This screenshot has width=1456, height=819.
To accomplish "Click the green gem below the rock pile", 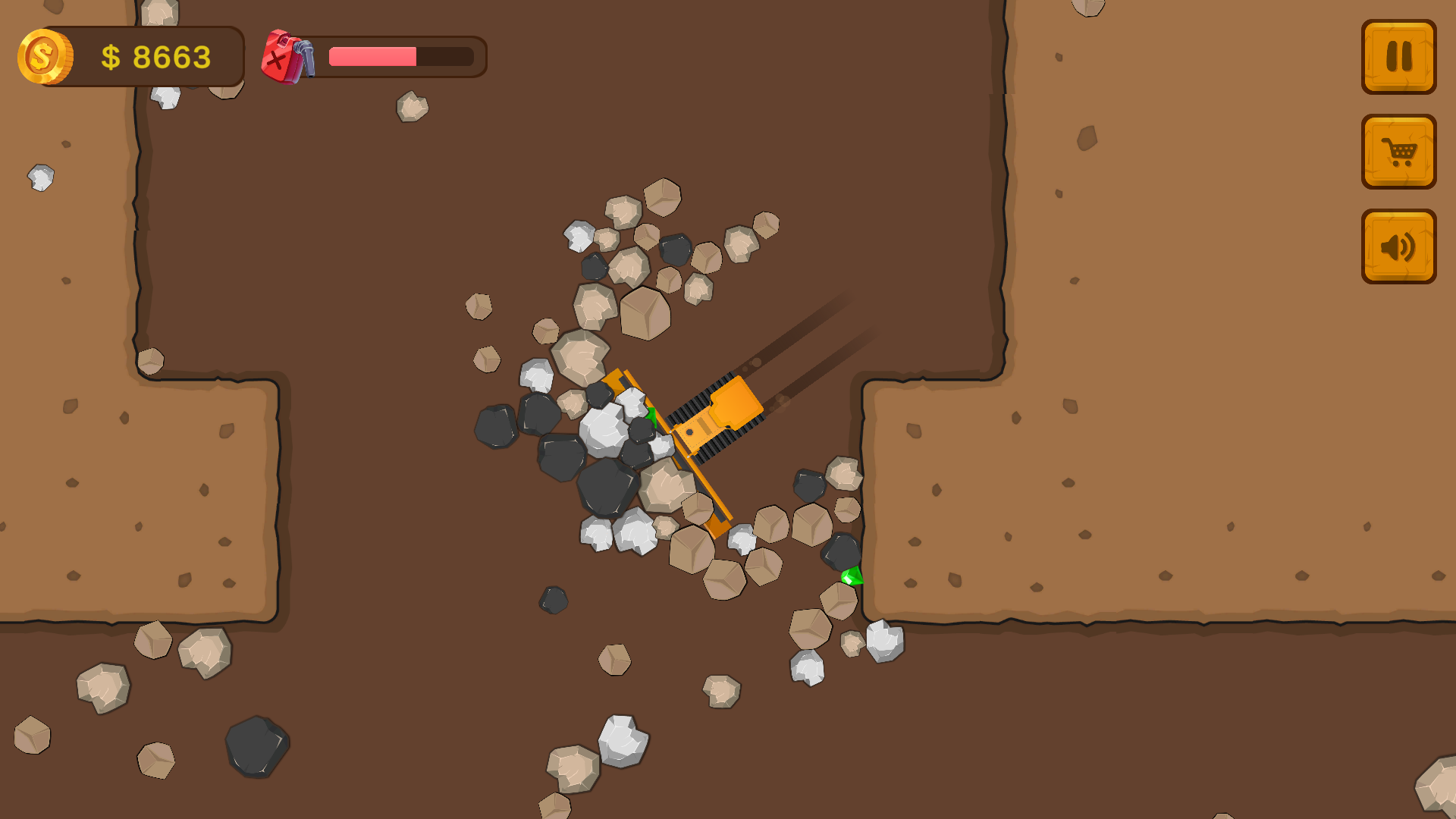I will 852,574.
